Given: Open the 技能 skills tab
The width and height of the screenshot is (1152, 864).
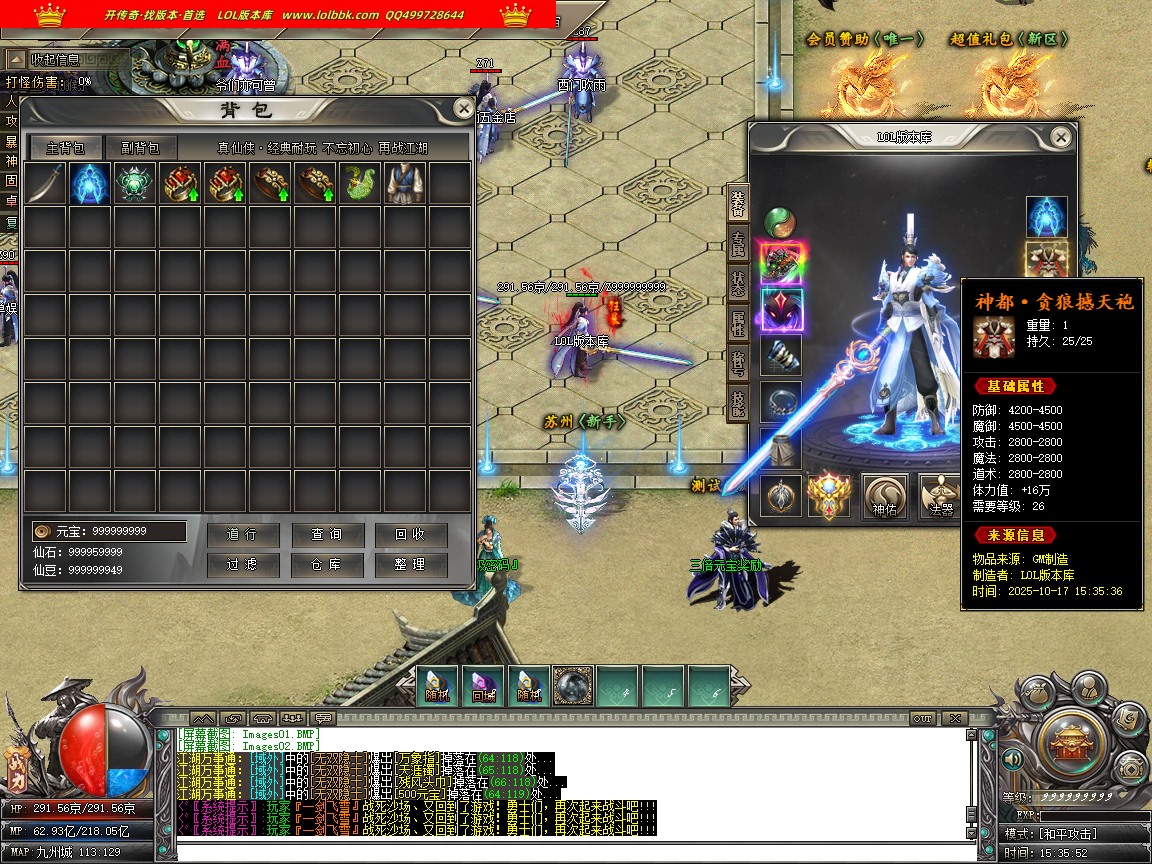Looking at the screenshot, I should 738,402.
